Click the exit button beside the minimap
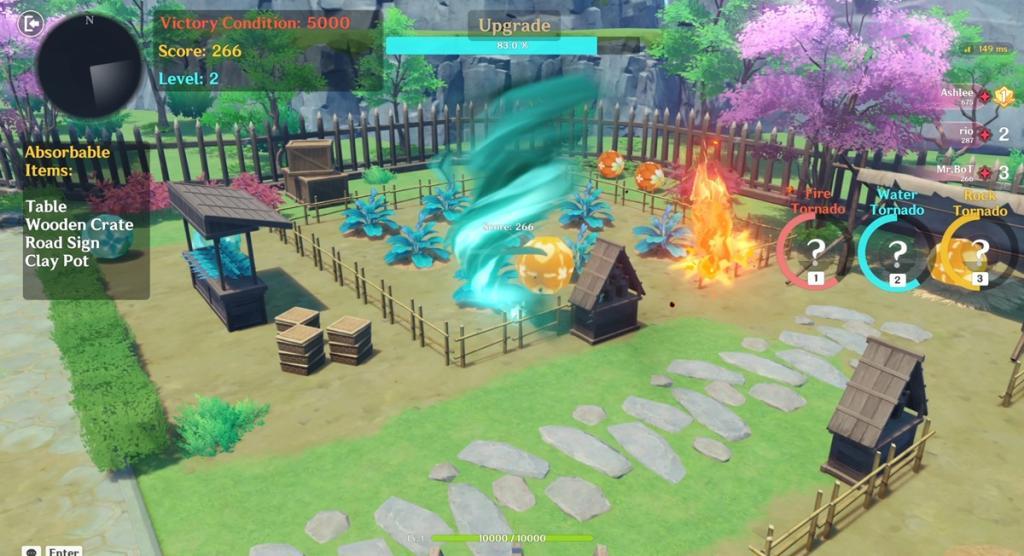 tap(31, 23)
